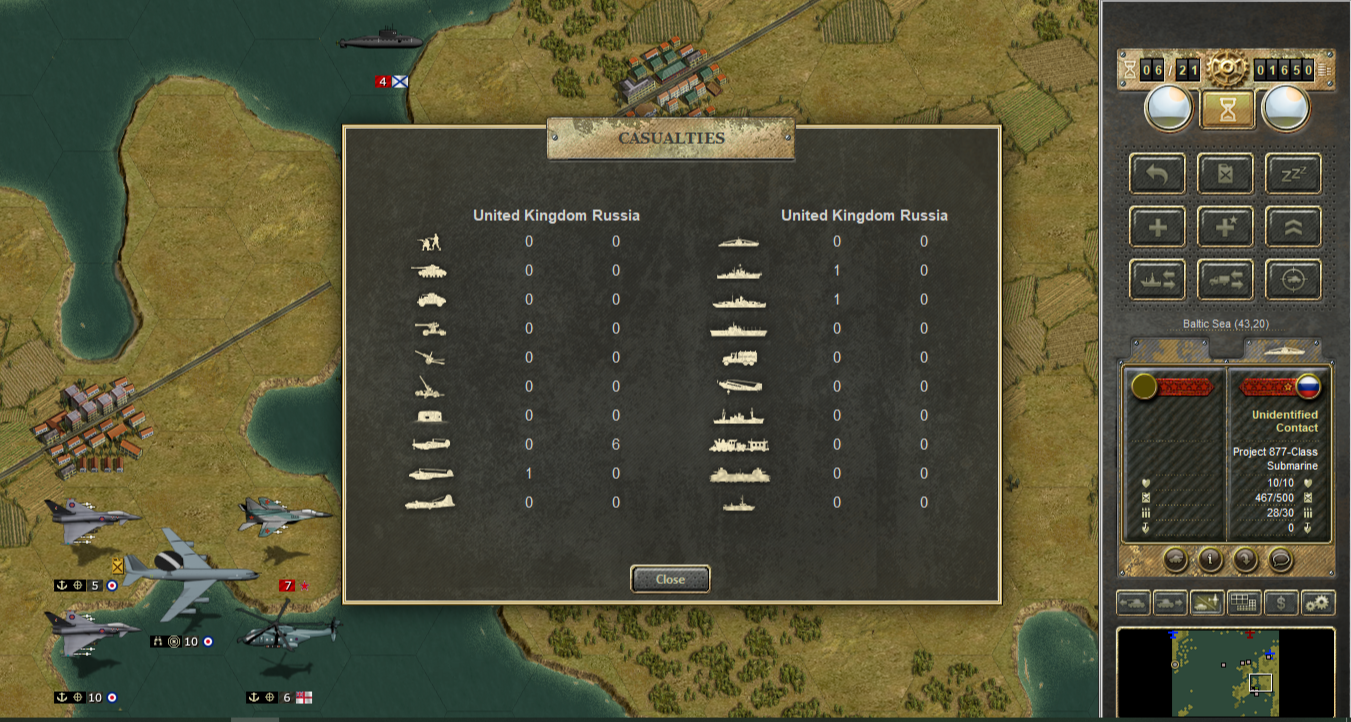Undo the last move with the arrow button
Image resolution: width=1351 pixels, height=722 pixels.
[x=1158, y=173]
